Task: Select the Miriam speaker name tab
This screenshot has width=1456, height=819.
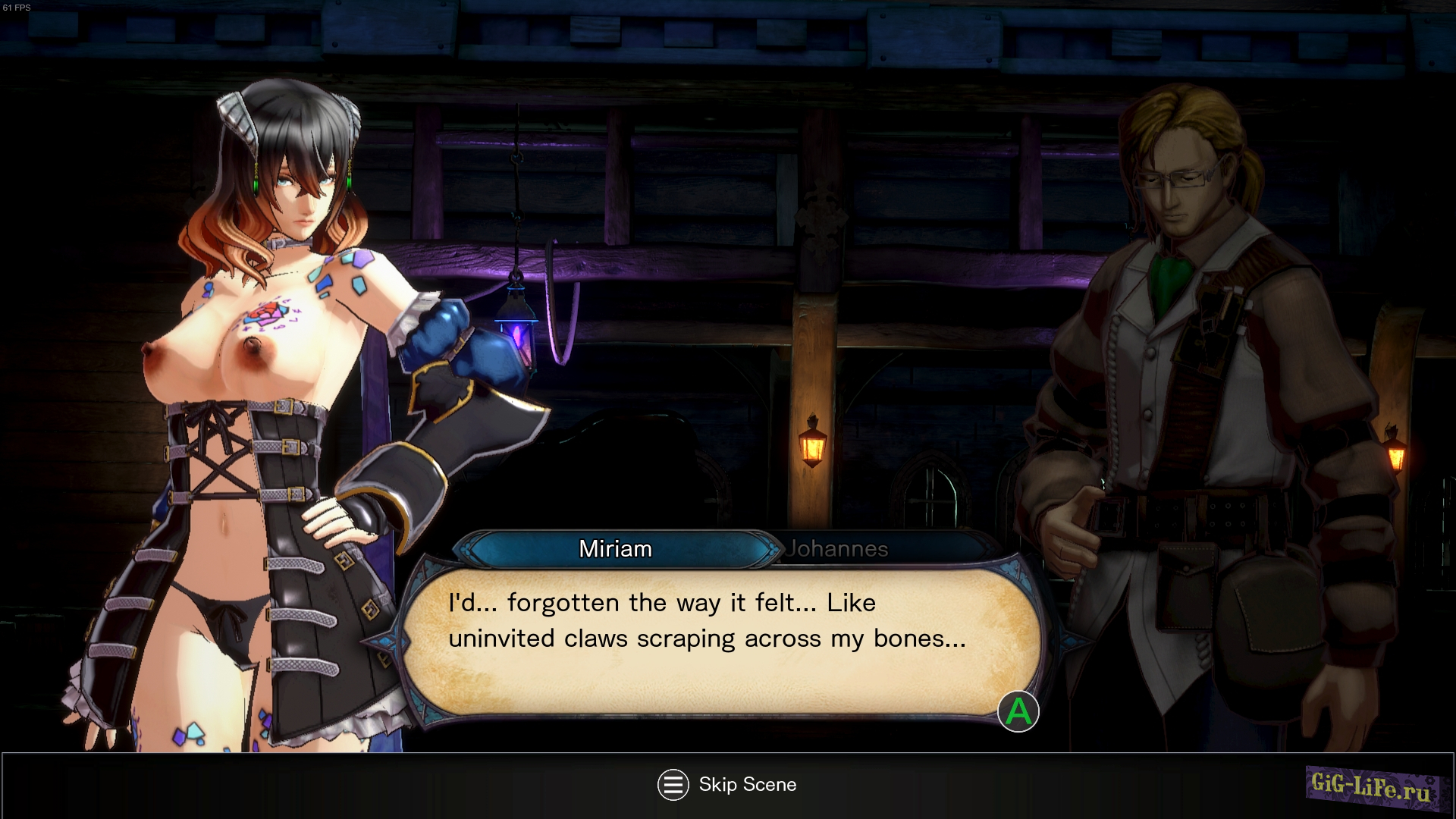Action: (615, 549)
